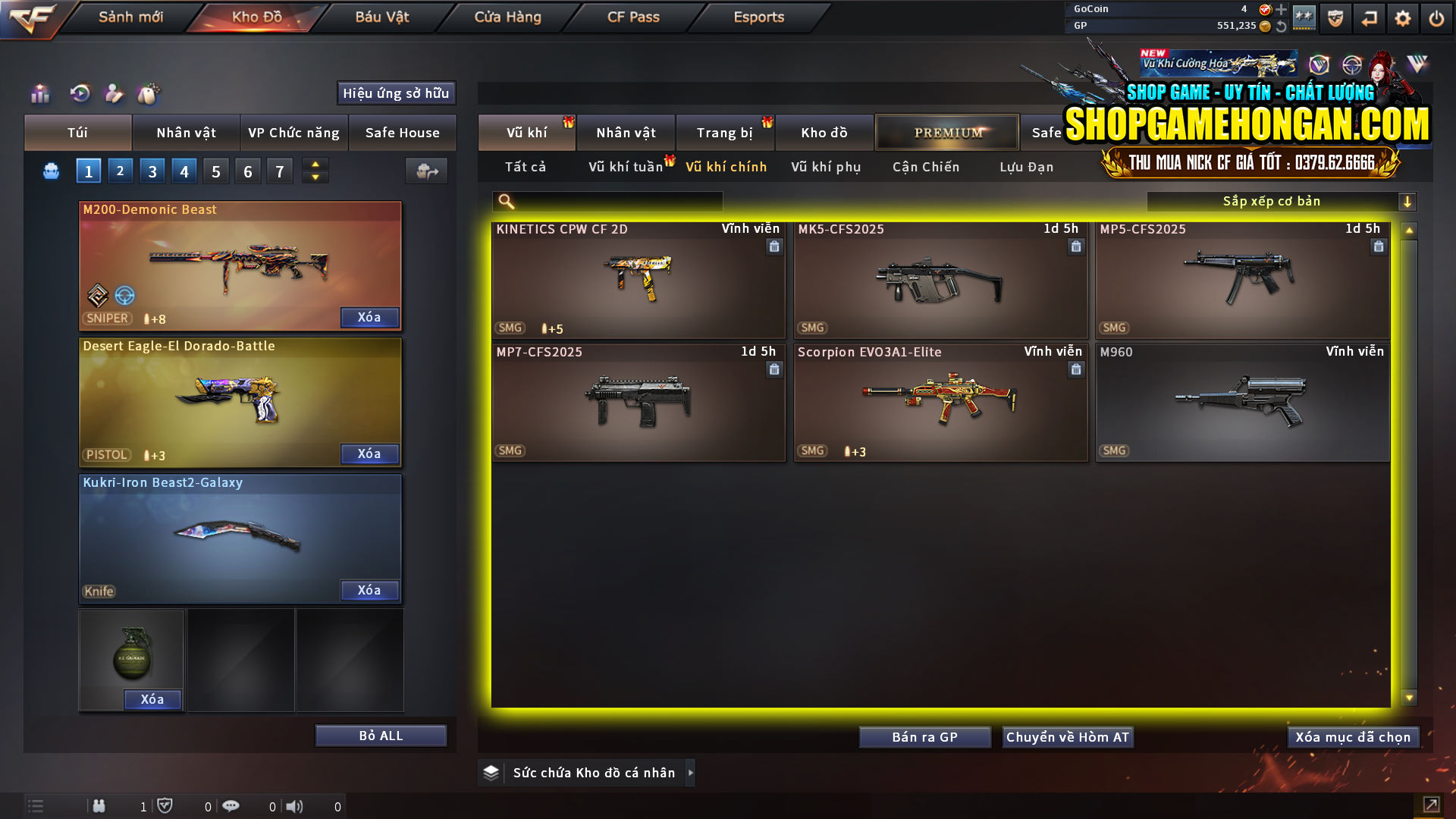Click the CF shield icon in the top bar

[1334, 17]
